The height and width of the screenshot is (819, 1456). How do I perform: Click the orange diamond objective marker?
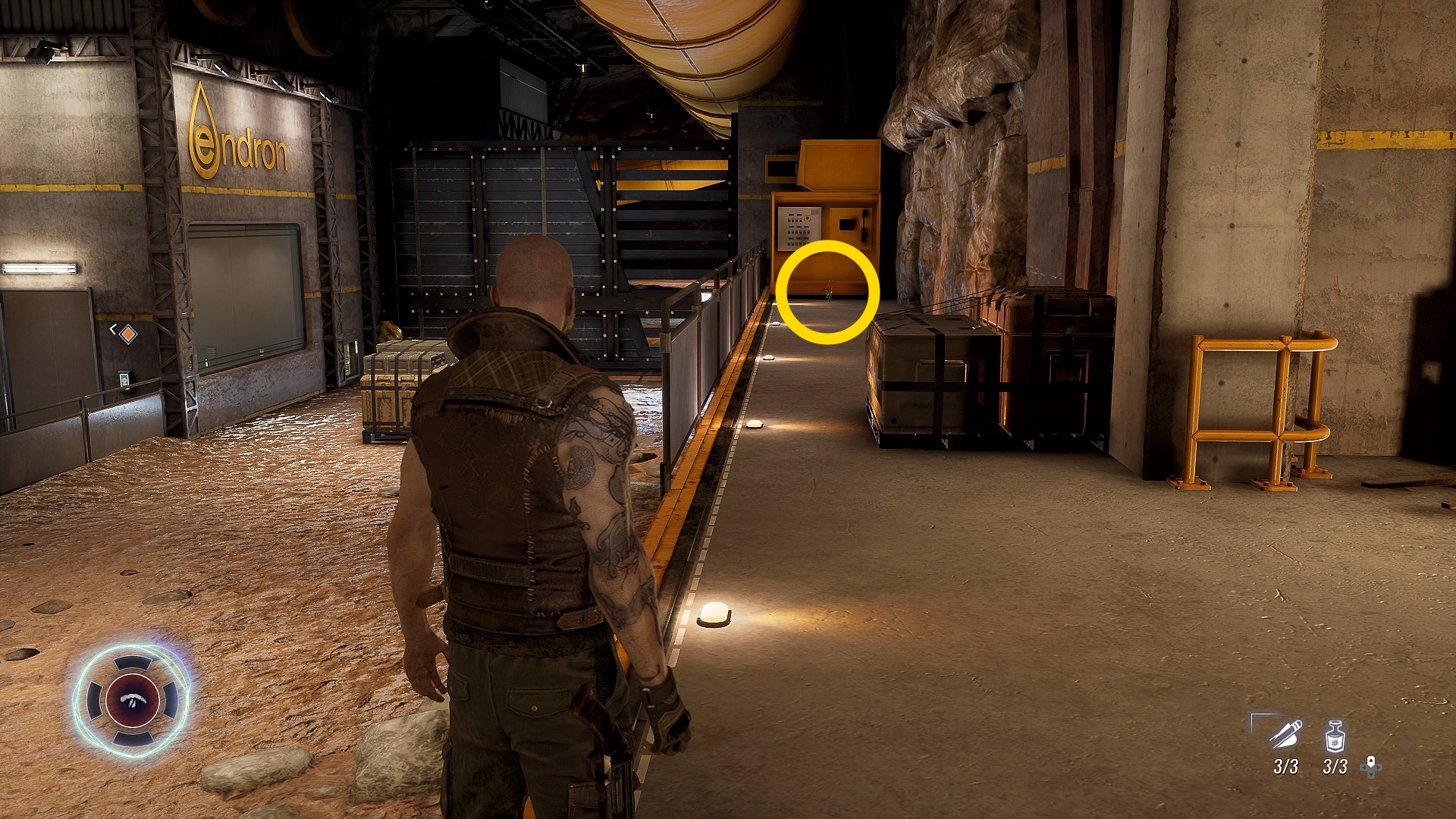129,332
